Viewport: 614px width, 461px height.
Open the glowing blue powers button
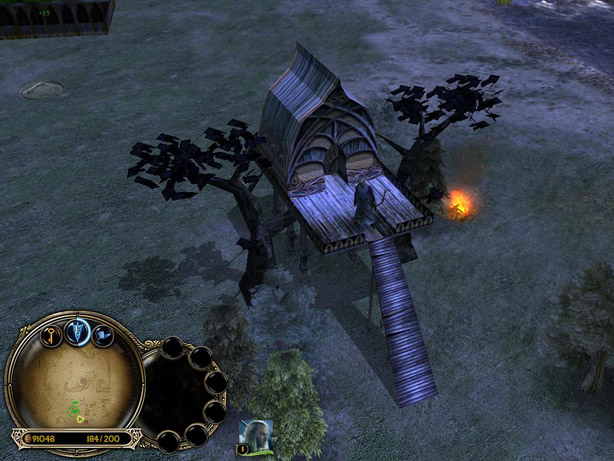pos(77,330)
